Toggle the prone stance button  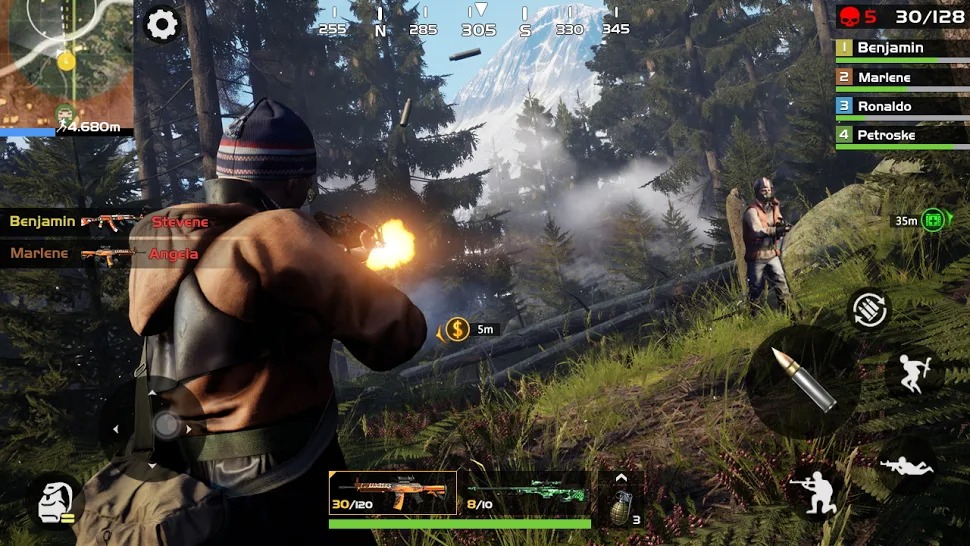point(906,463)
